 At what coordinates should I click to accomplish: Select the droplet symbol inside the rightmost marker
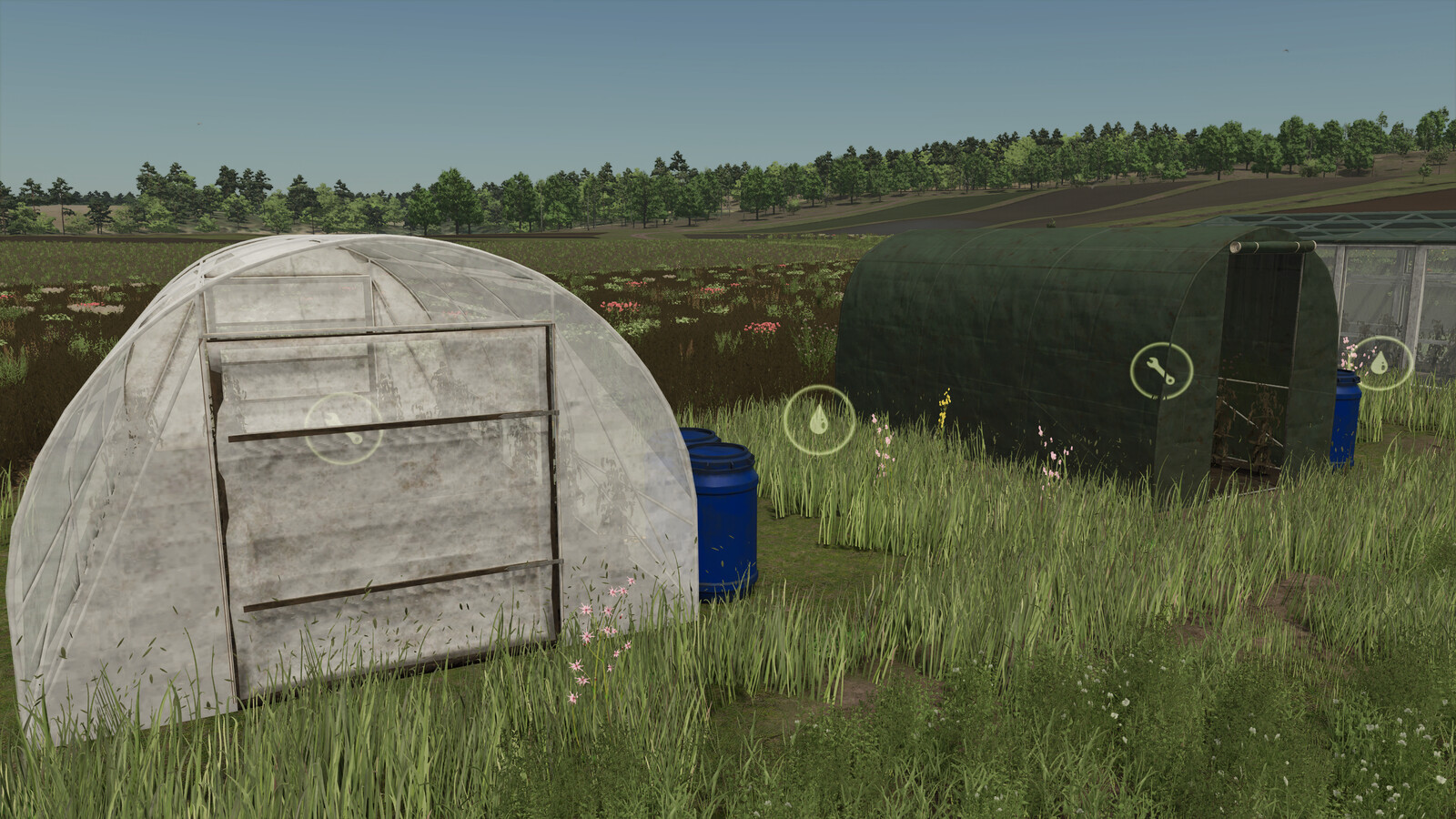point(1380,362)
